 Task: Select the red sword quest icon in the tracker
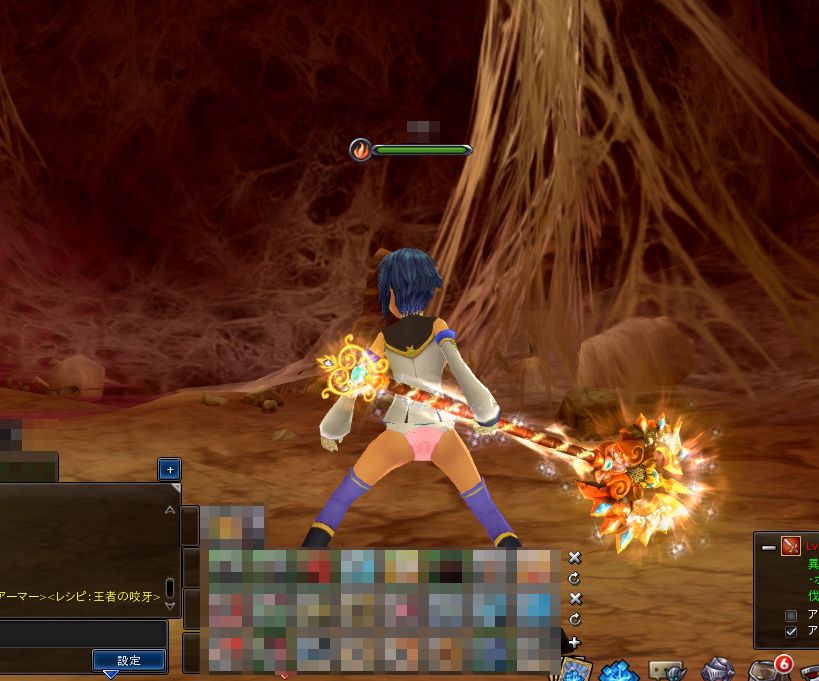(791, 547)
